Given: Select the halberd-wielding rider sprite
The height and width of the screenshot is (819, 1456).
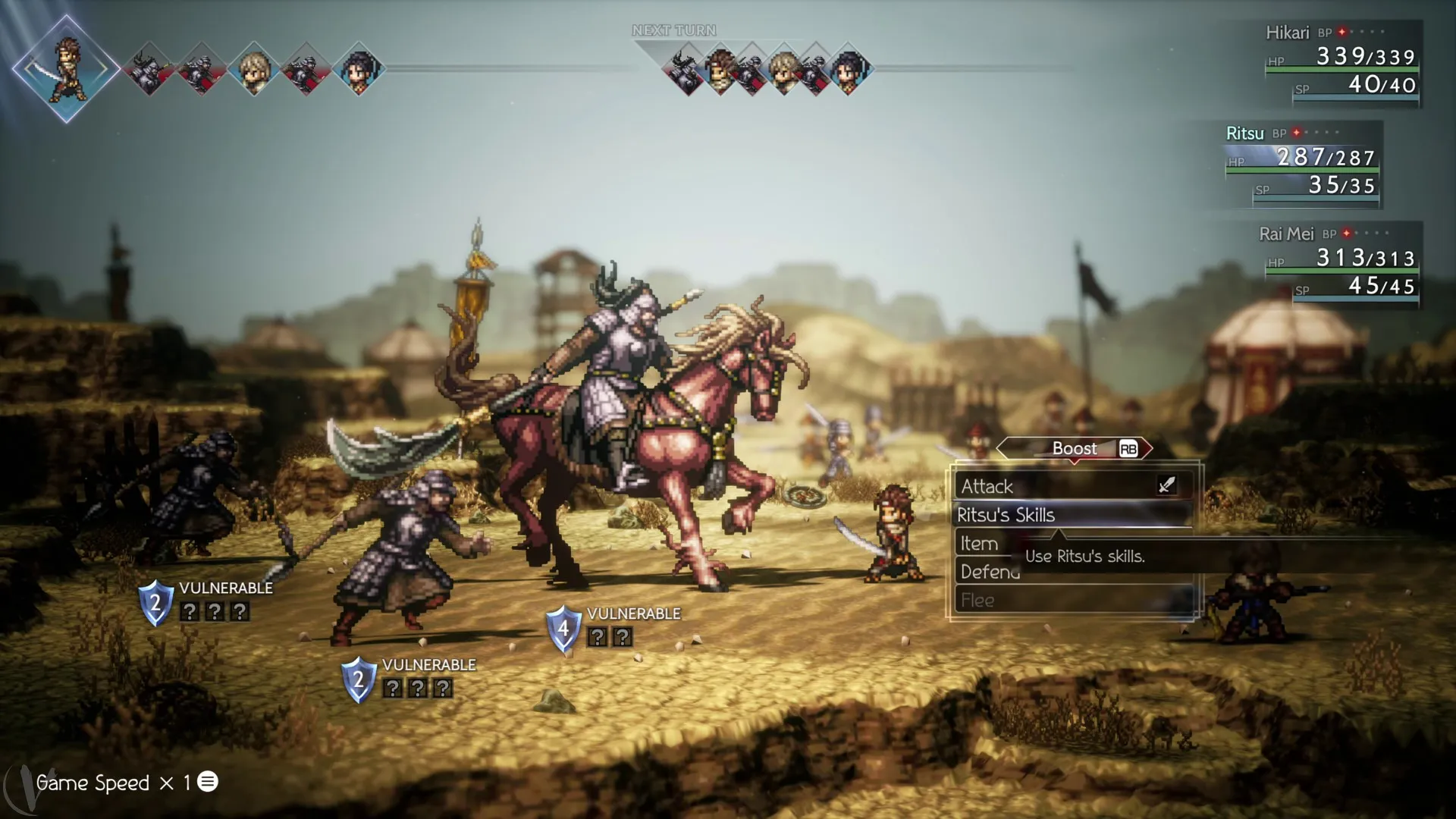Looking at the screenshot, I should [622, 356].
